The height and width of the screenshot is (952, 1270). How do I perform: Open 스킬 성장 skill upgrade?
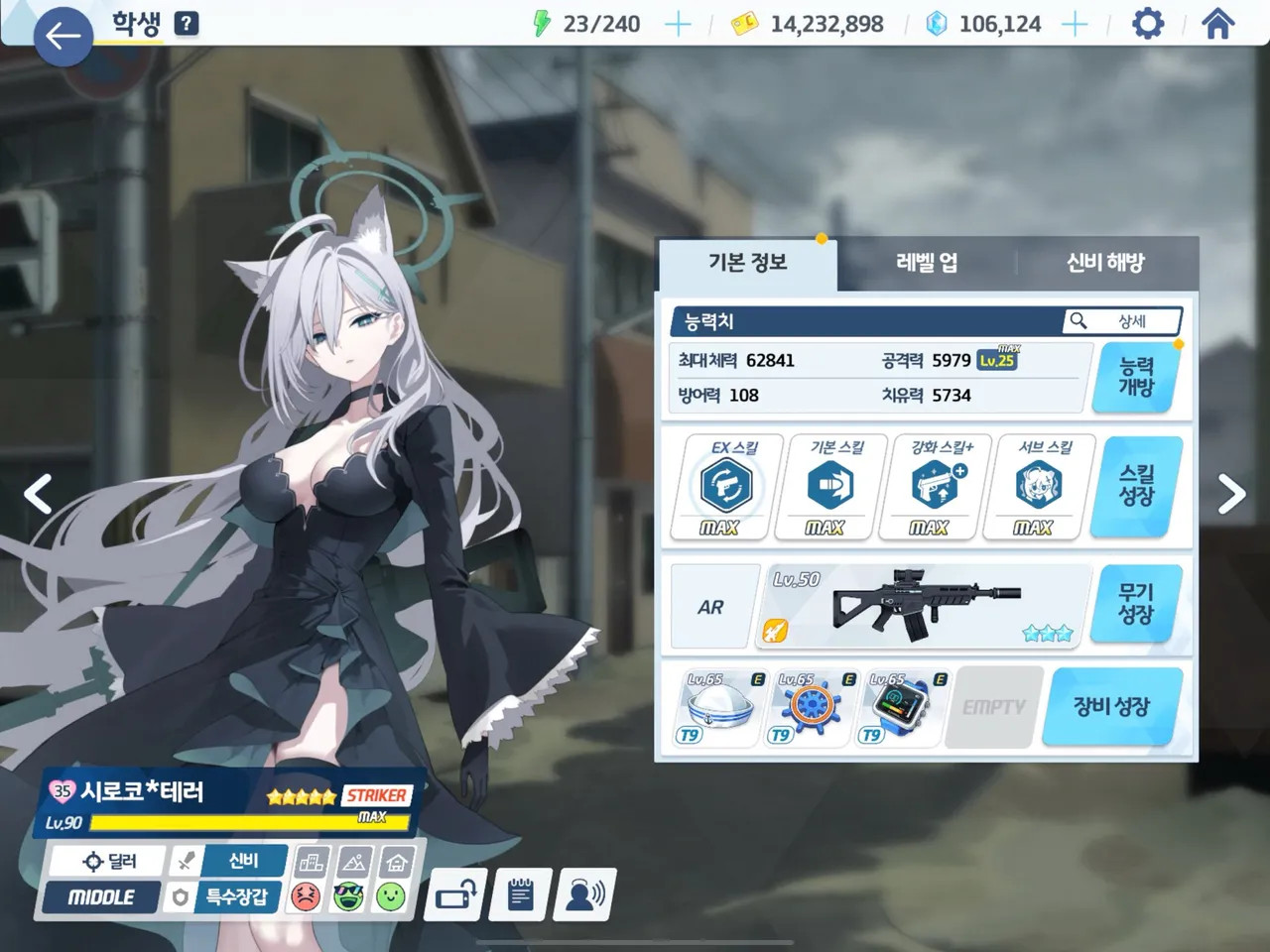click(x=1136, y=486)
